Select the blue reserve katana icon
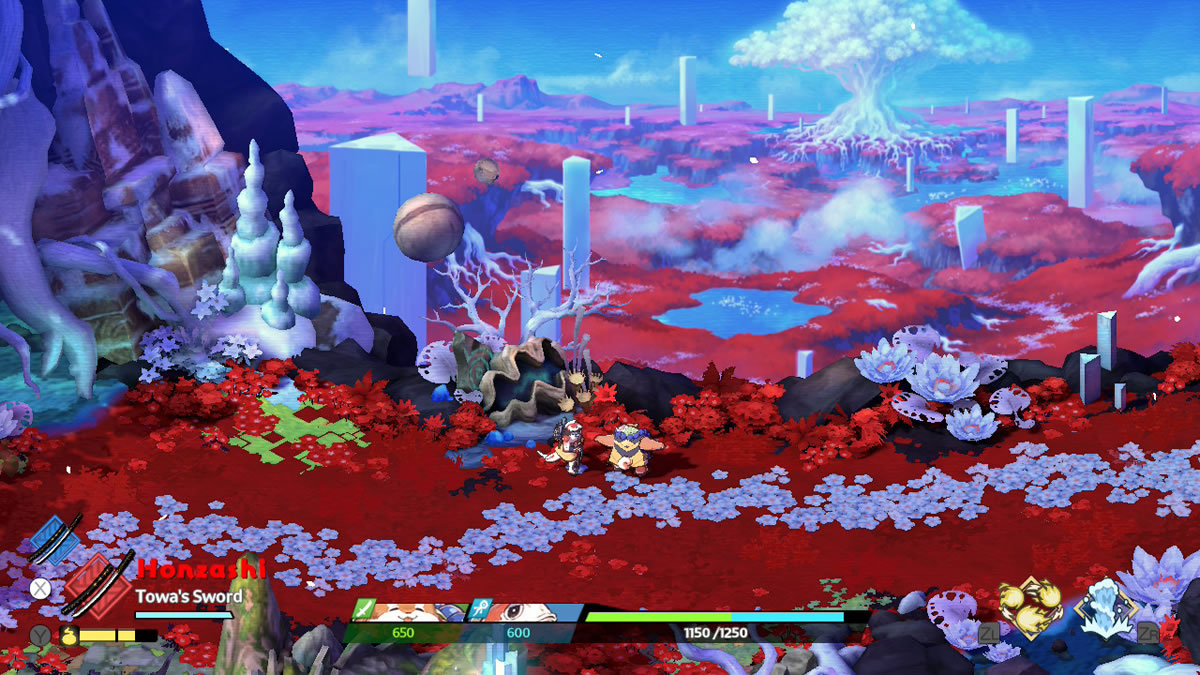 (55, 539)
